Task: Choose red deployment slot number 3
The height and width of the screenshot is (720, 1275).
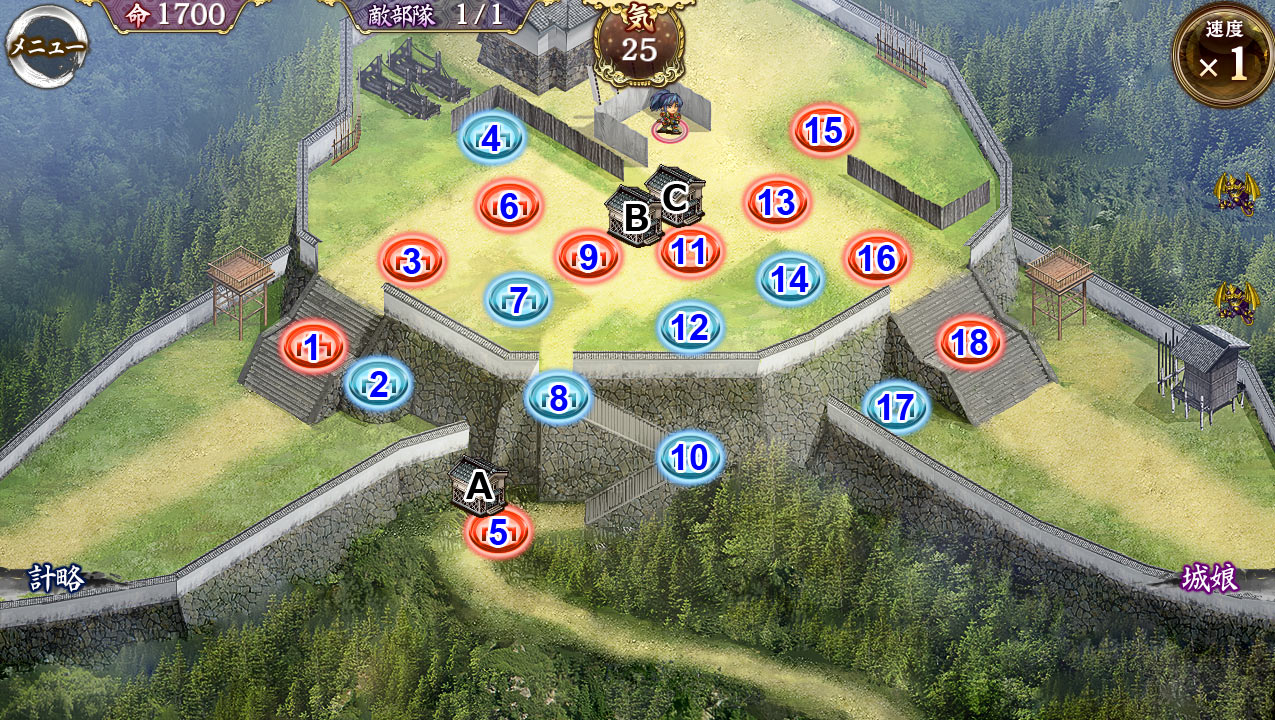Action: 412,262
